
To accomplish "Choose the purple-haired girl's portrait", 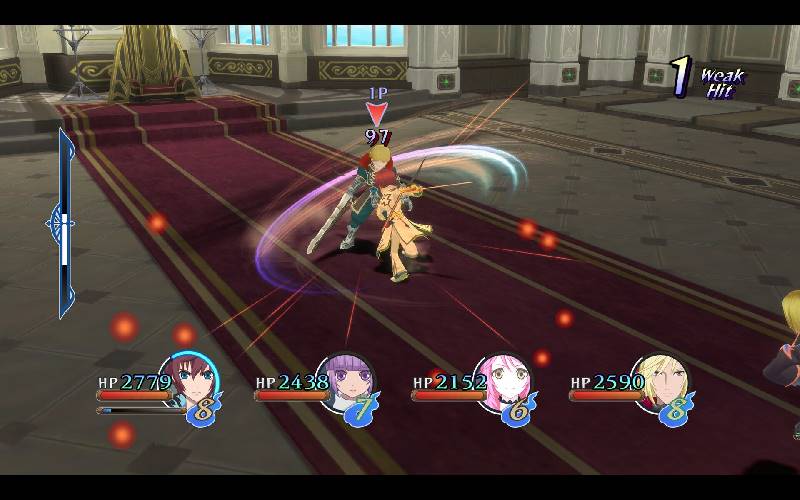I will 343,380.
